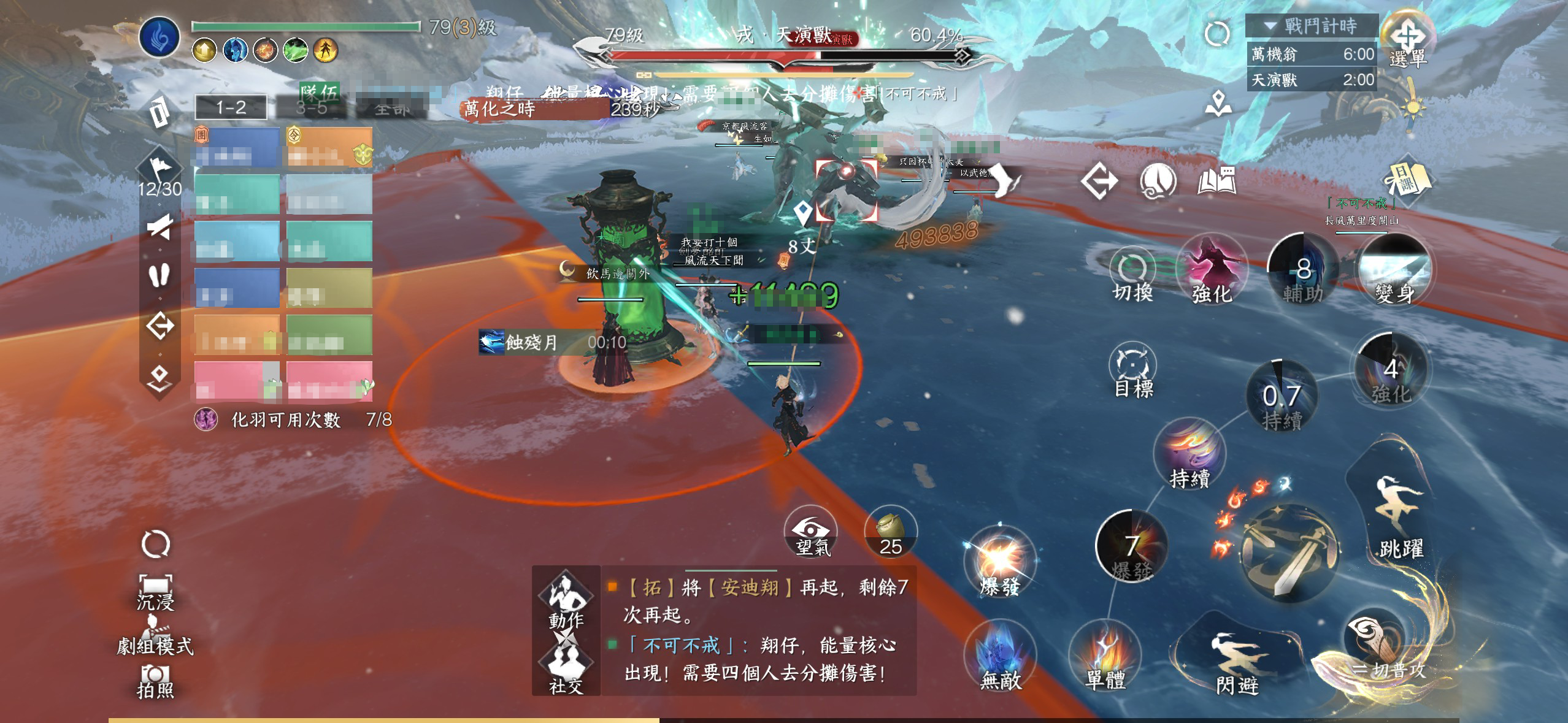Enter 沉浸 immersive mode
Screen dimensions: 1568x723
[x=155, y=591]
